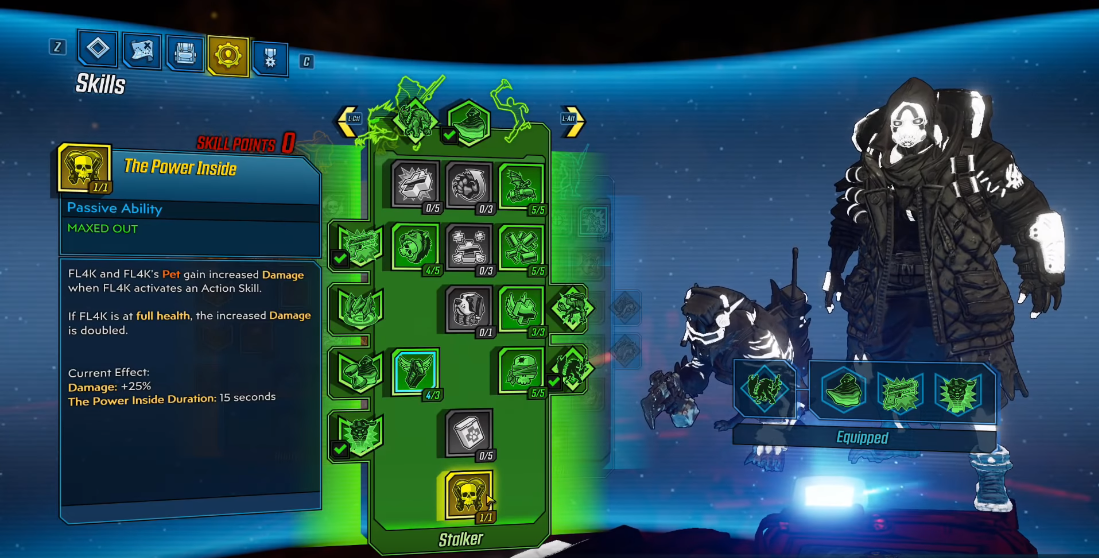Go to the next skill tree

click(x=572, y=122)
